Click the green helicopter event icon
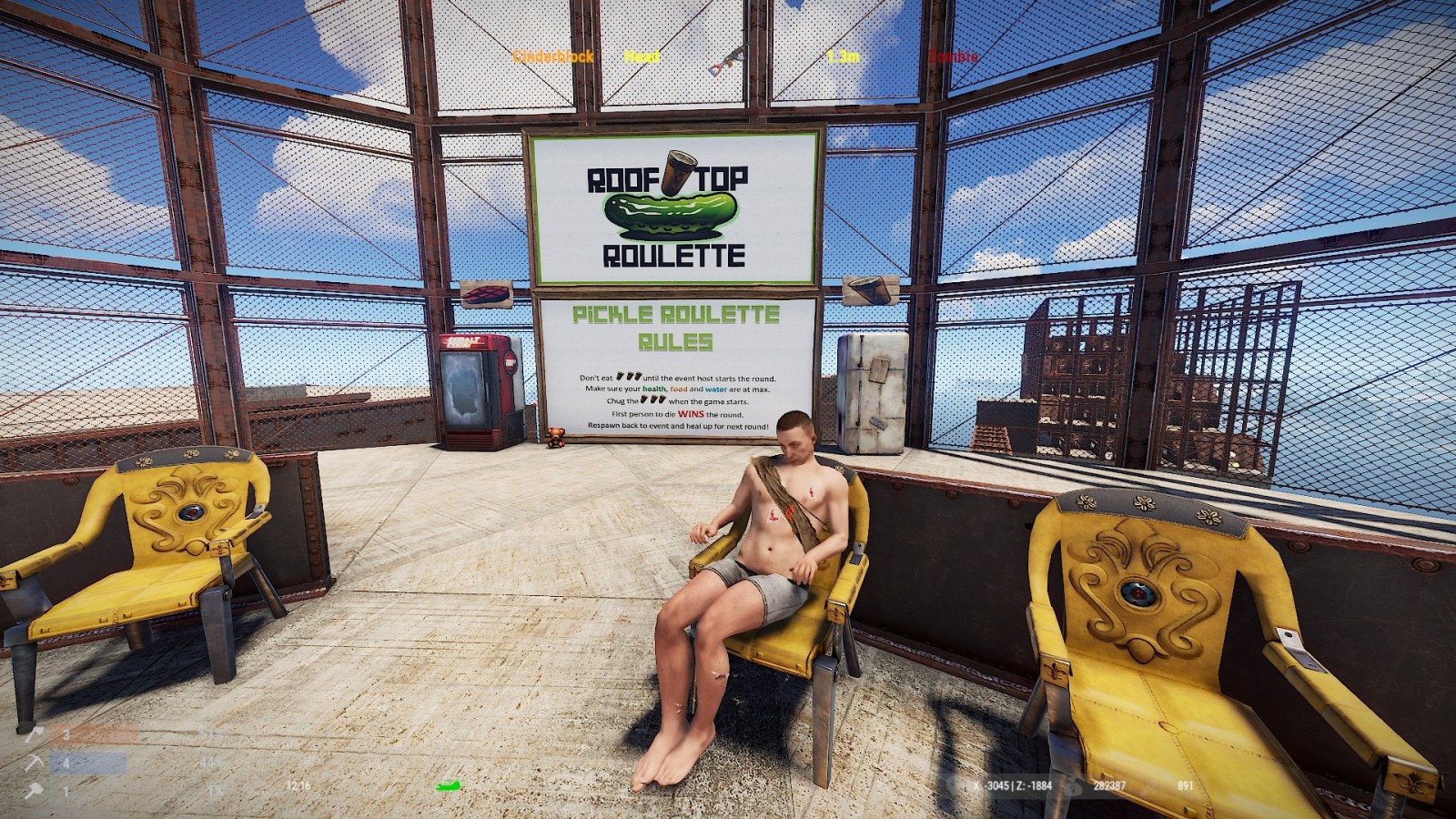 click(x=449, y=785)
